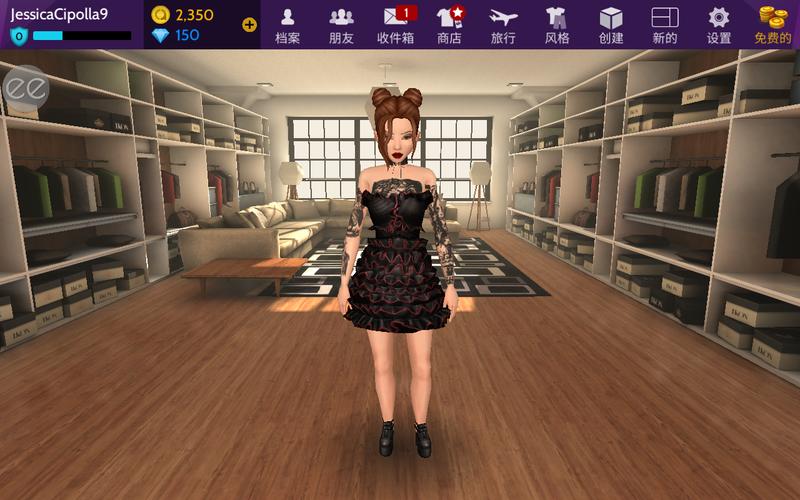The height and width of the screenshot is (500, 800).
Task: Open the 朋友 friends list
Action: coord(341,24)
